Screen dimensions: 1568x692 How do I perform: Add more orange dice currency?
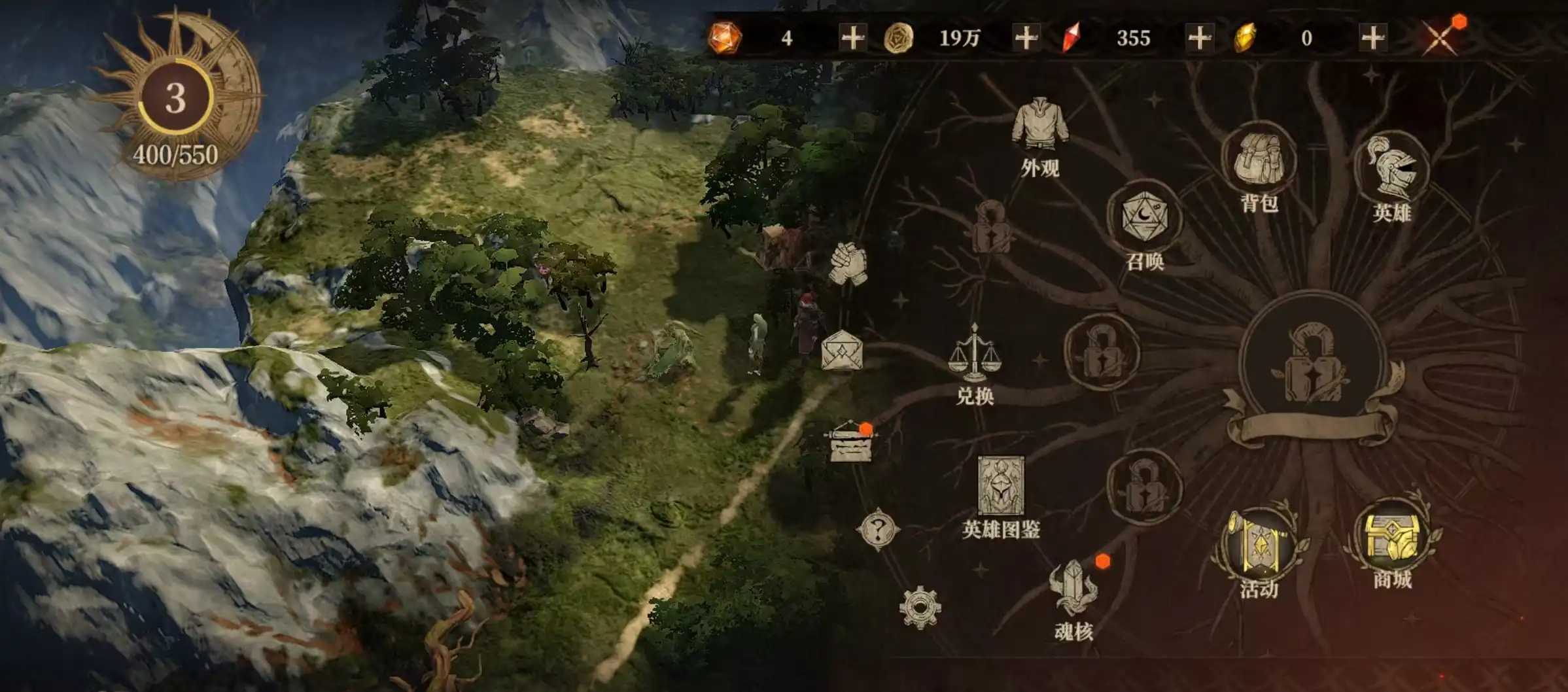click(852, 38)
